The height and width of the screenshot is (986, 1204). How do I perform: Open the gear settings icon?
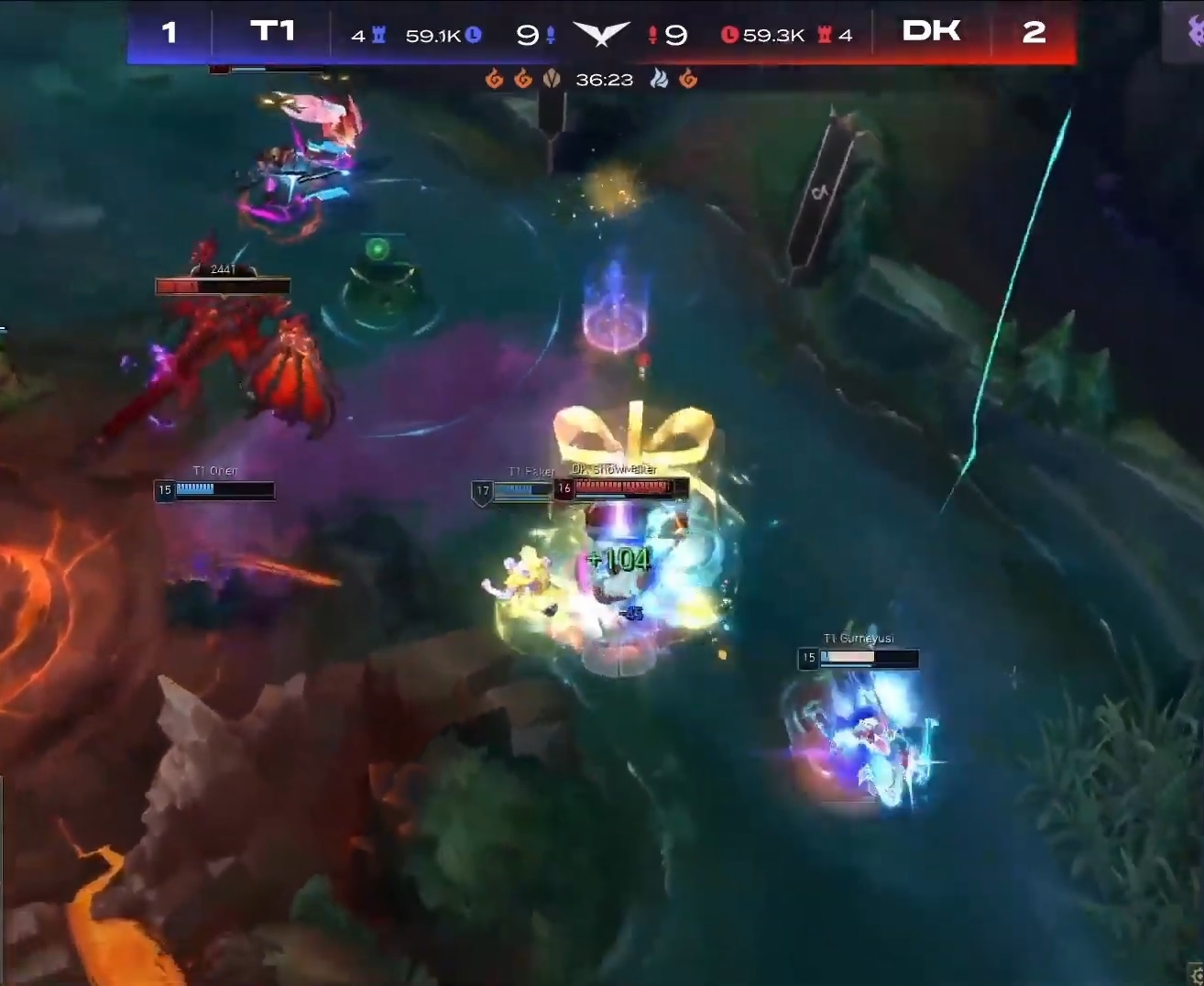click(1197, 975)
